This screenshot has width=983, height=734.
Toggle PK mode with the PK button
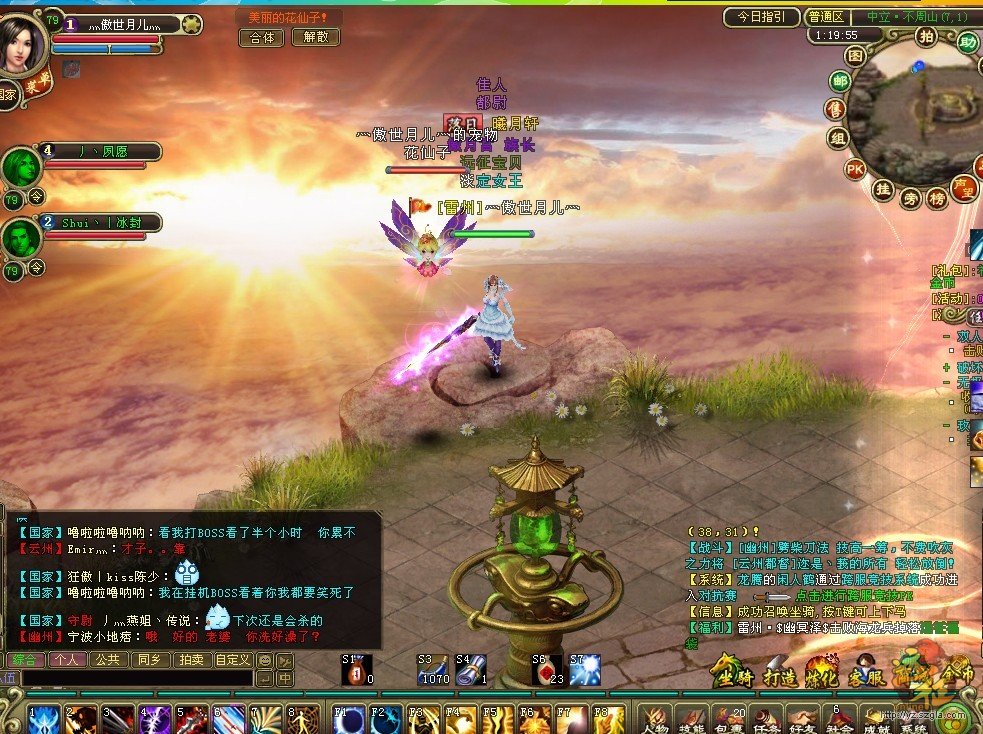coord(855,168)
